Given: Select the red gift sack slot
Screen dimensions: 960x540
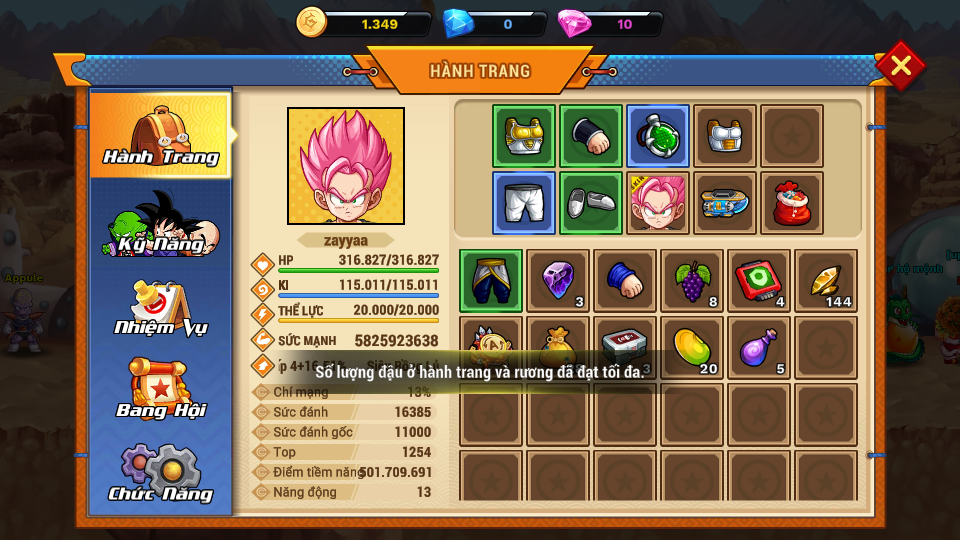Looking at the screenshot, I should click(792, 203).
